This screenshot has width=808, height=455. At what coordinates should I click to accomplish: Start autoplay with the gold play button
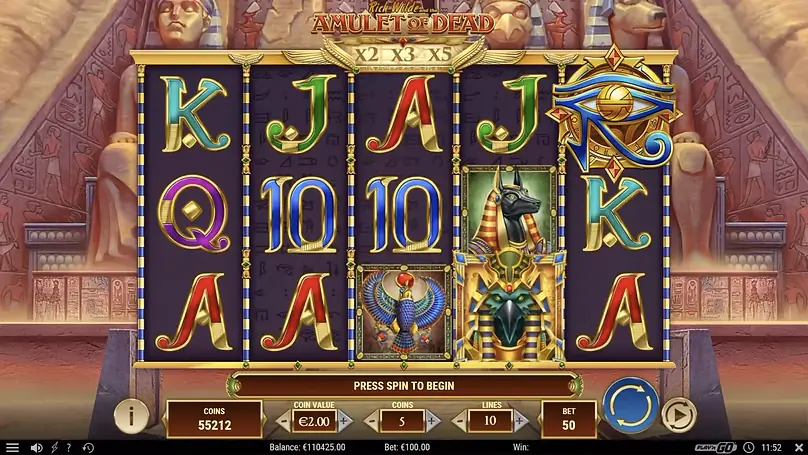point(679,415)
